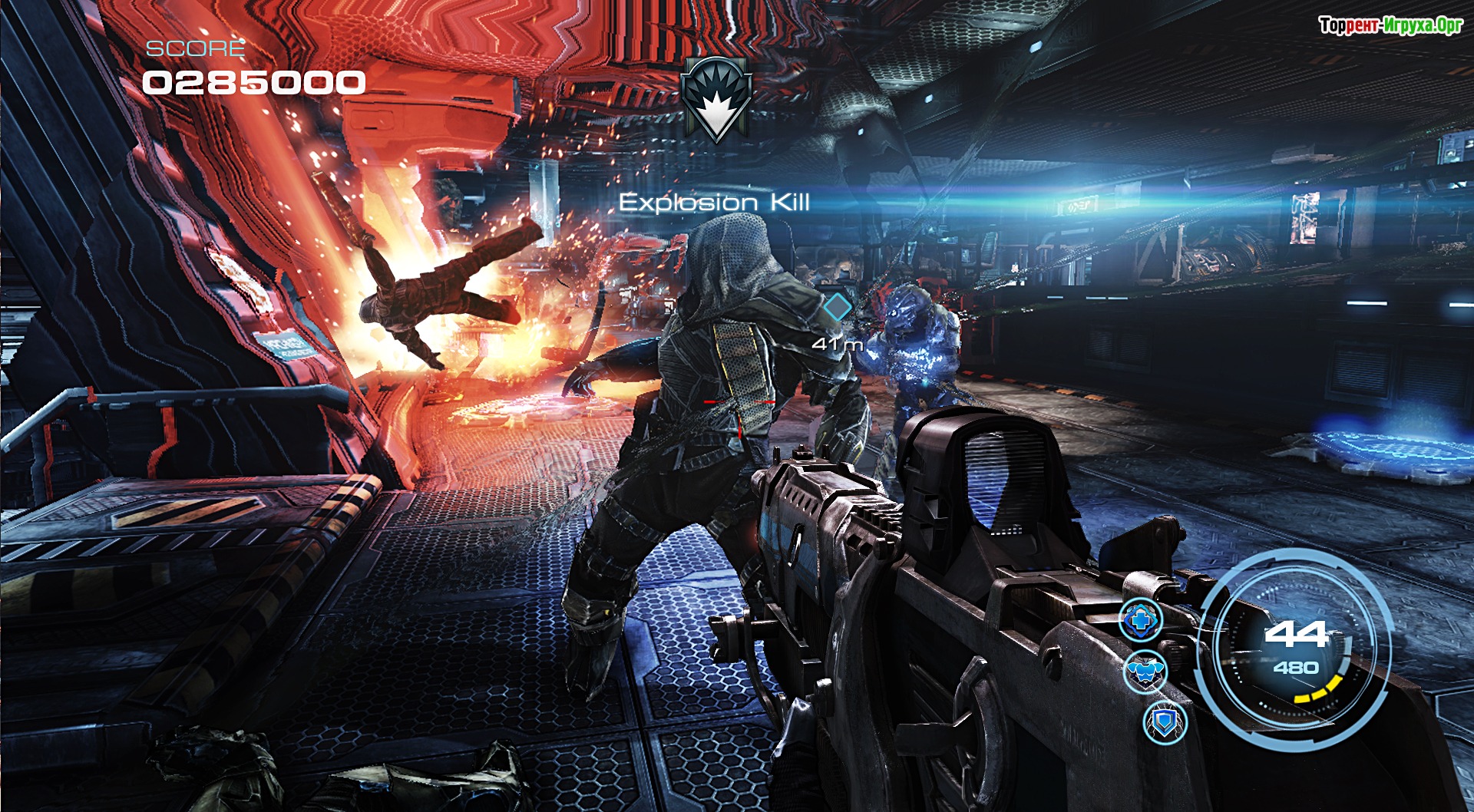
Task: Trigger the blue shield ability icon
Action: click(x=1165, y=722)
